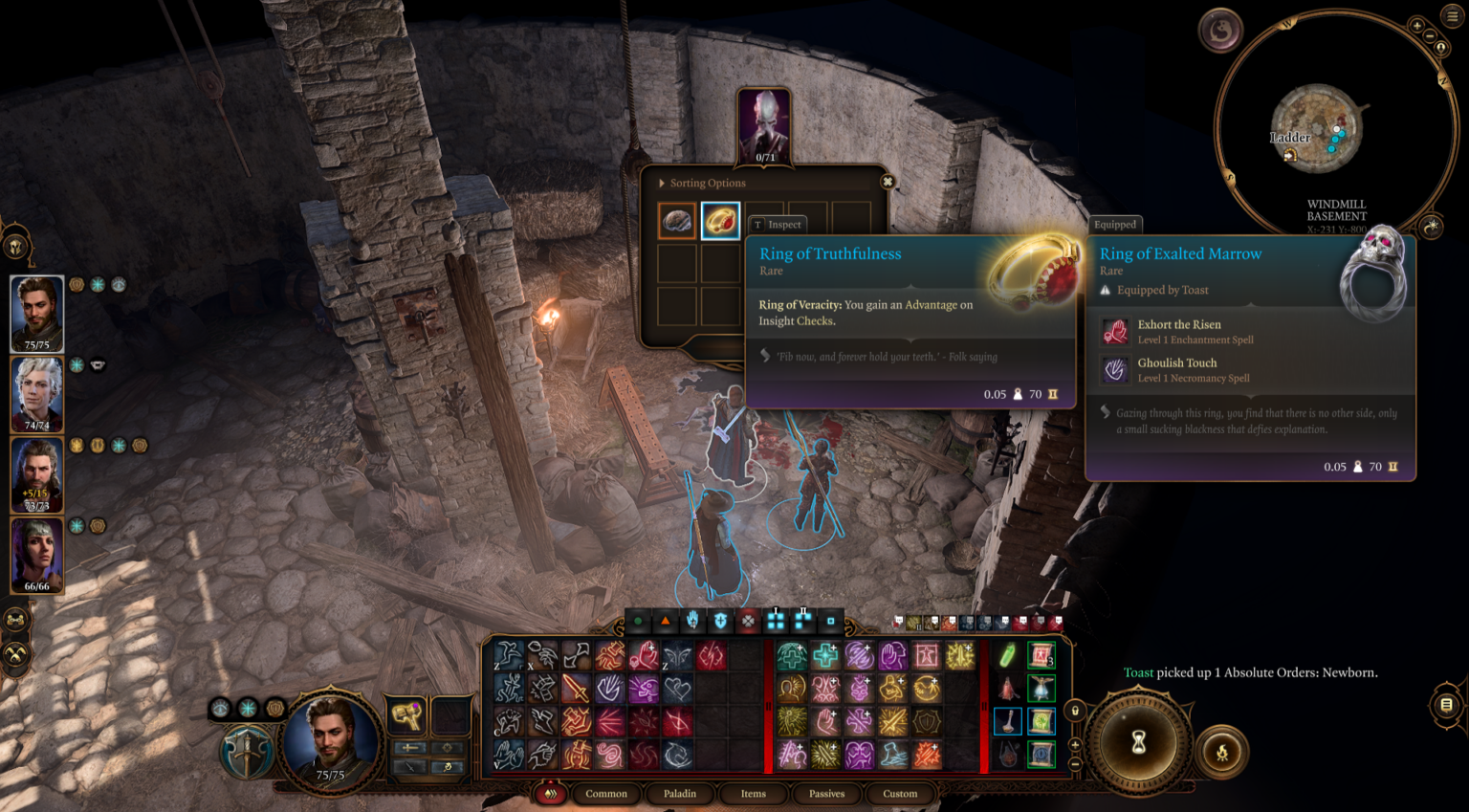This screenshot has width=1469, height=812.
Task: Open the Windmill Basement minimap
Action: [x=1317, y=128]
